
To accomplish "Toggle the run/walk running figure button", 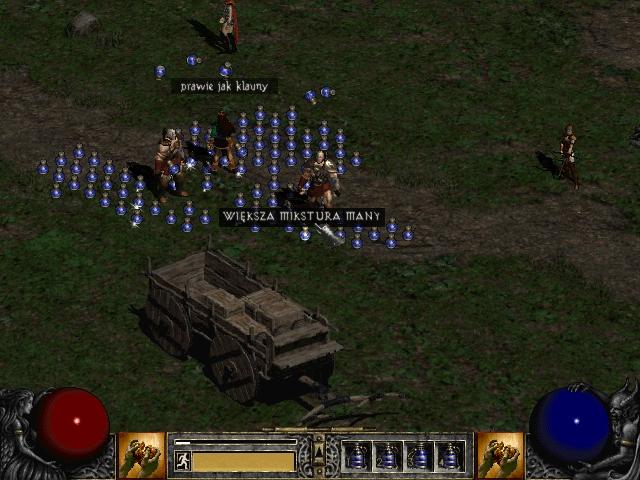I will (x=183, y=460).
